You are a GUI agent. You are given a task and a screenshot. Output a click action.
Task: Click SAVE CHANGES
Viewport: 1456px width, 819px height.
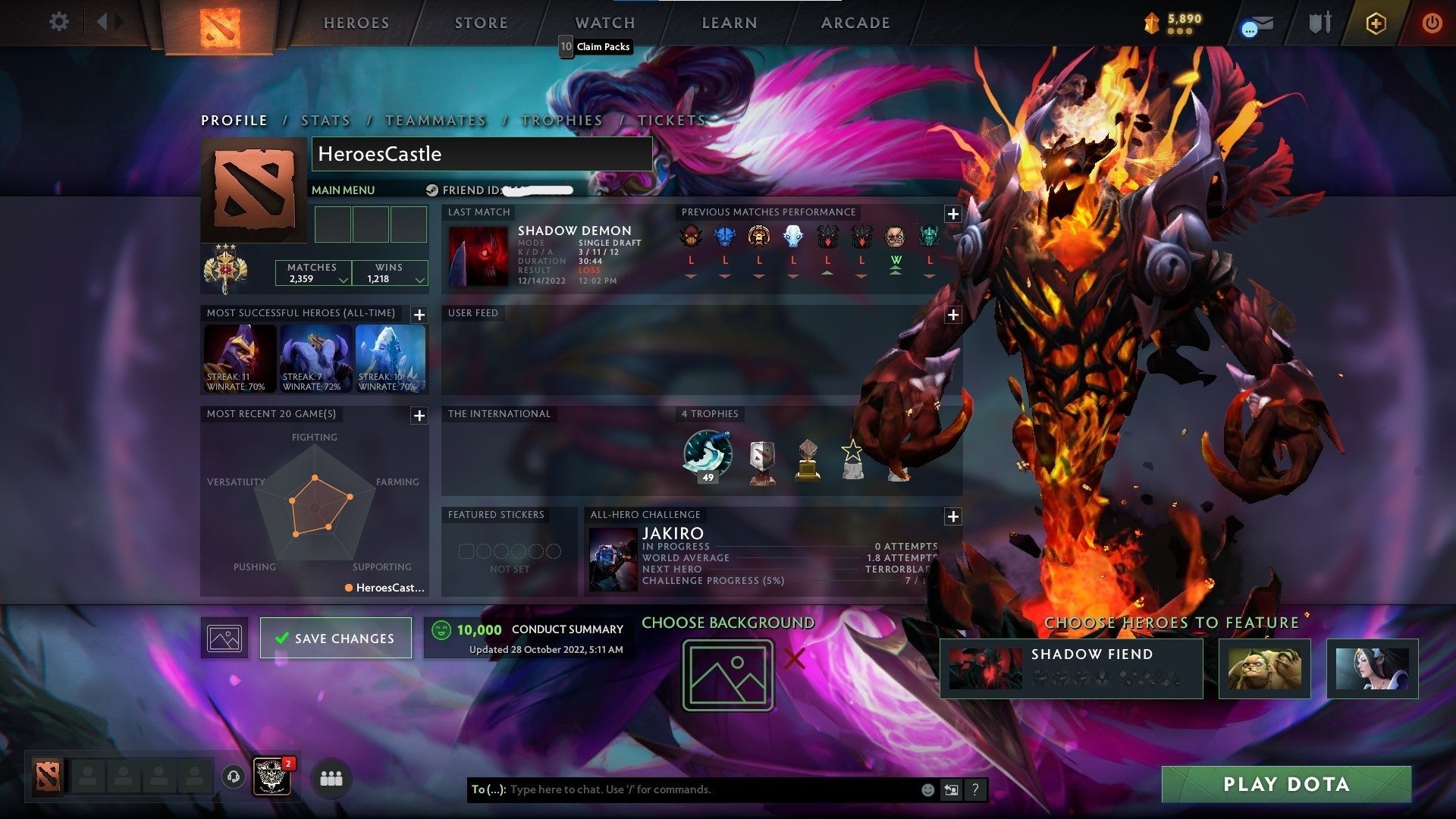[x=336, y=638]
